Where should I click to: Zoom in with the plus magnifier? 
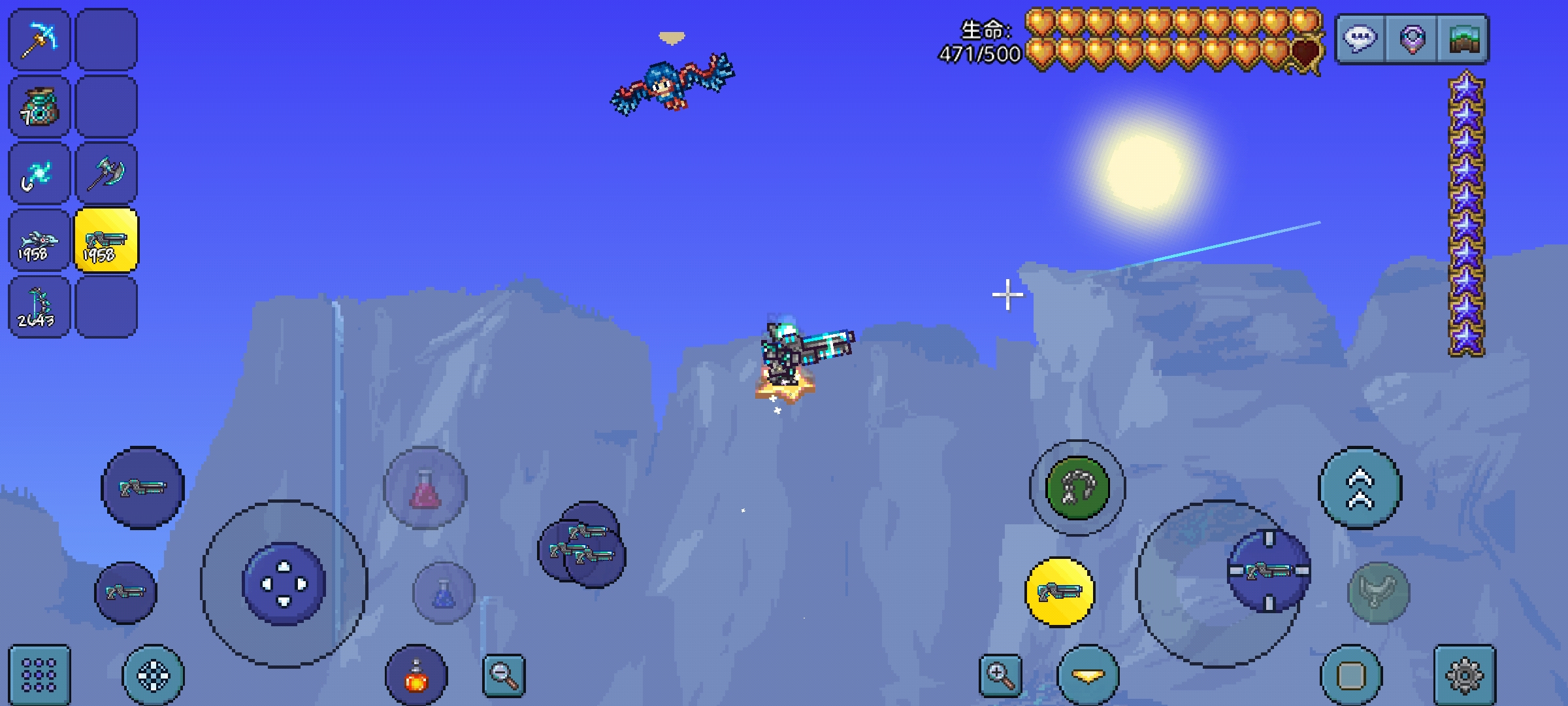point(1000,675)
